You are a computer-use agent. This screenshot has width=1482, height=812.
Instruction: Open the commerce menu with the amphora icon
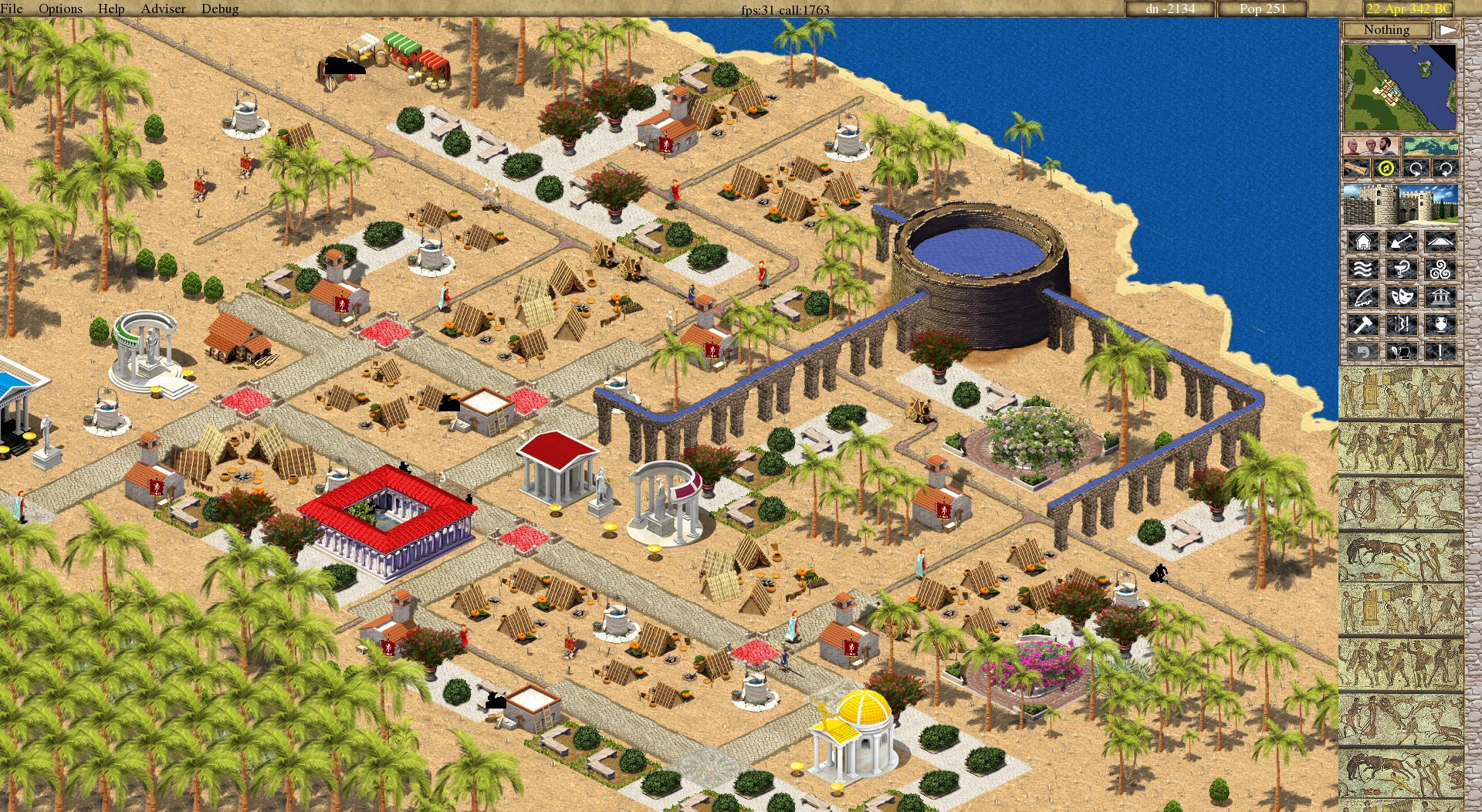point(1441,323)
